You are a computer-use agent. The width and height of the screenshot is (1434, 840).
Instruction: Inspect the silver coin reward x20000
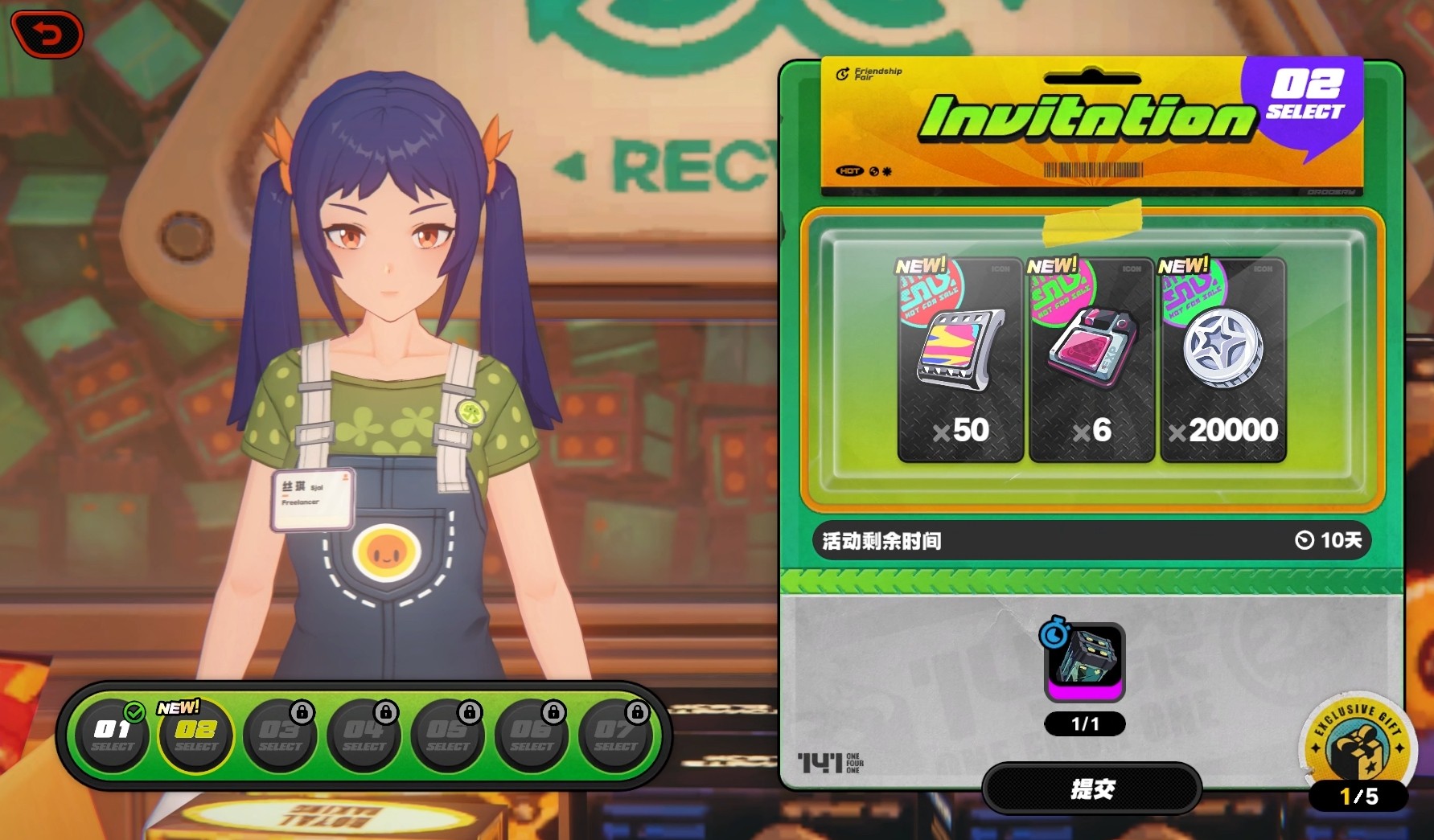click(1222, 360)
